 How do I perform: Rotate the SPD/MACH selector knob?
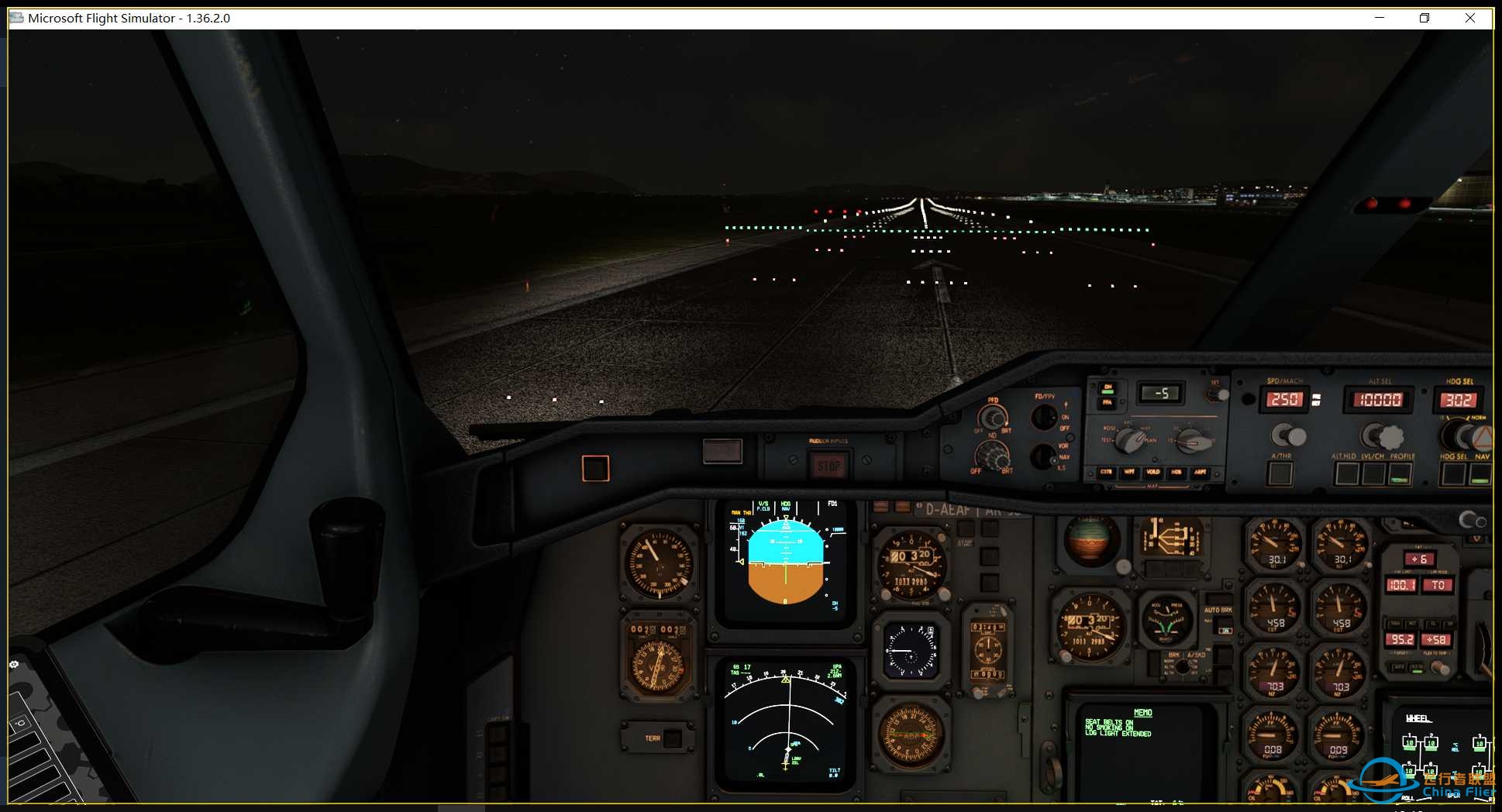[x=1289, y=435]
